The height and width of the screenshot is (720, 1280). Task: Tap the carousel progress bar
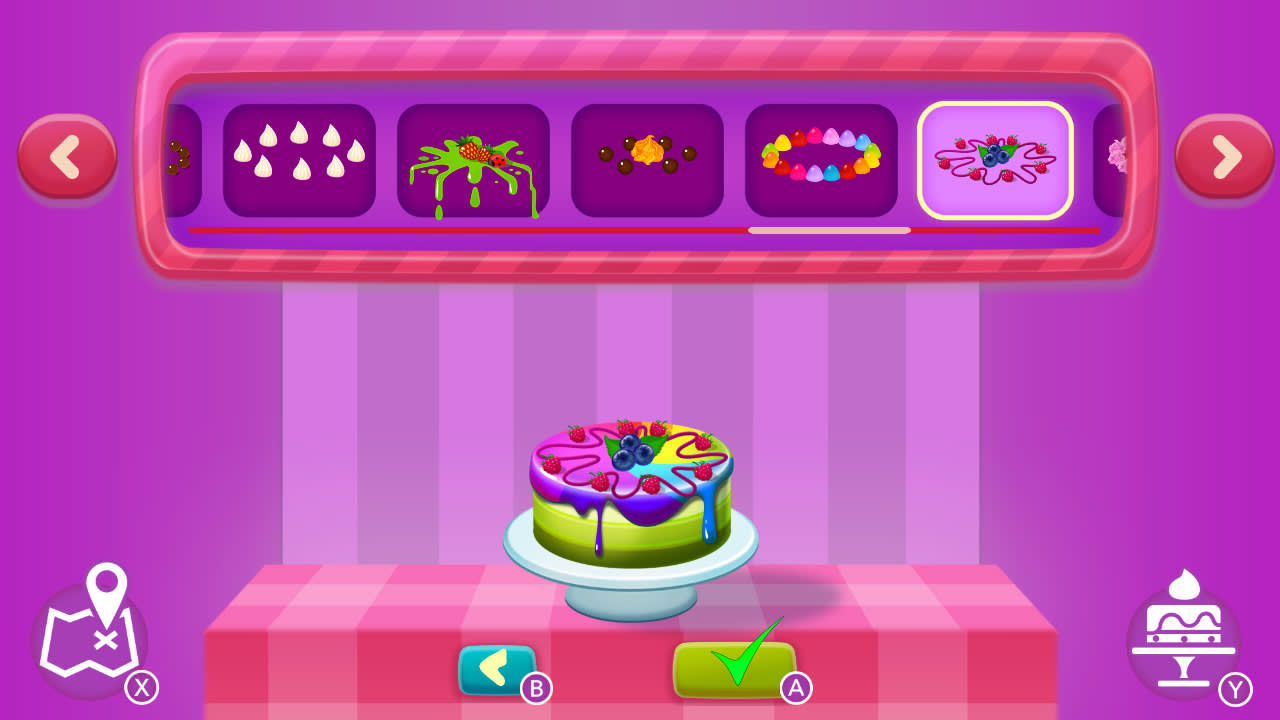tap(648, 232)
